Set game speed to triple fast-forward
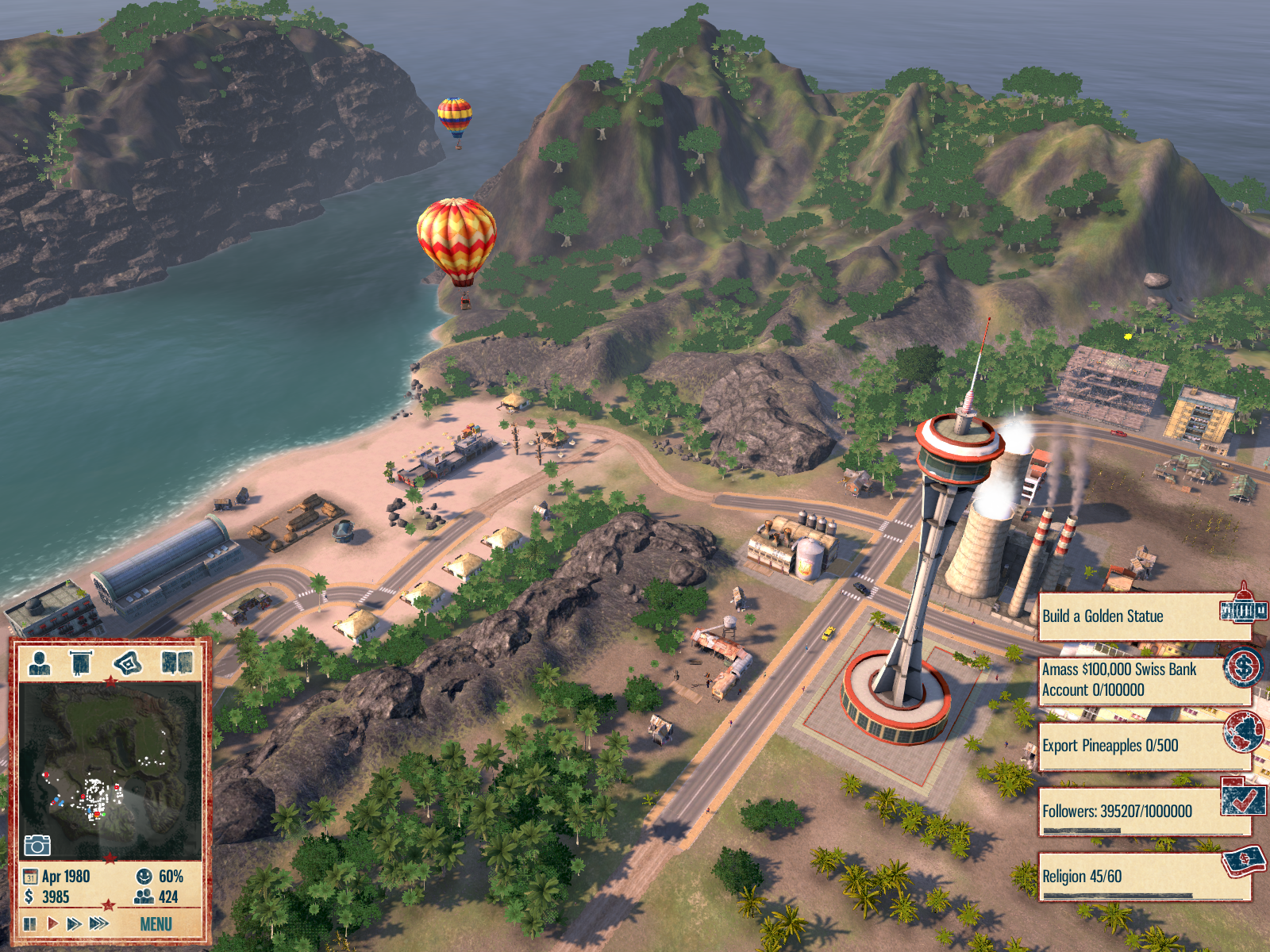The image size is (1270, 952). point(98,923)
